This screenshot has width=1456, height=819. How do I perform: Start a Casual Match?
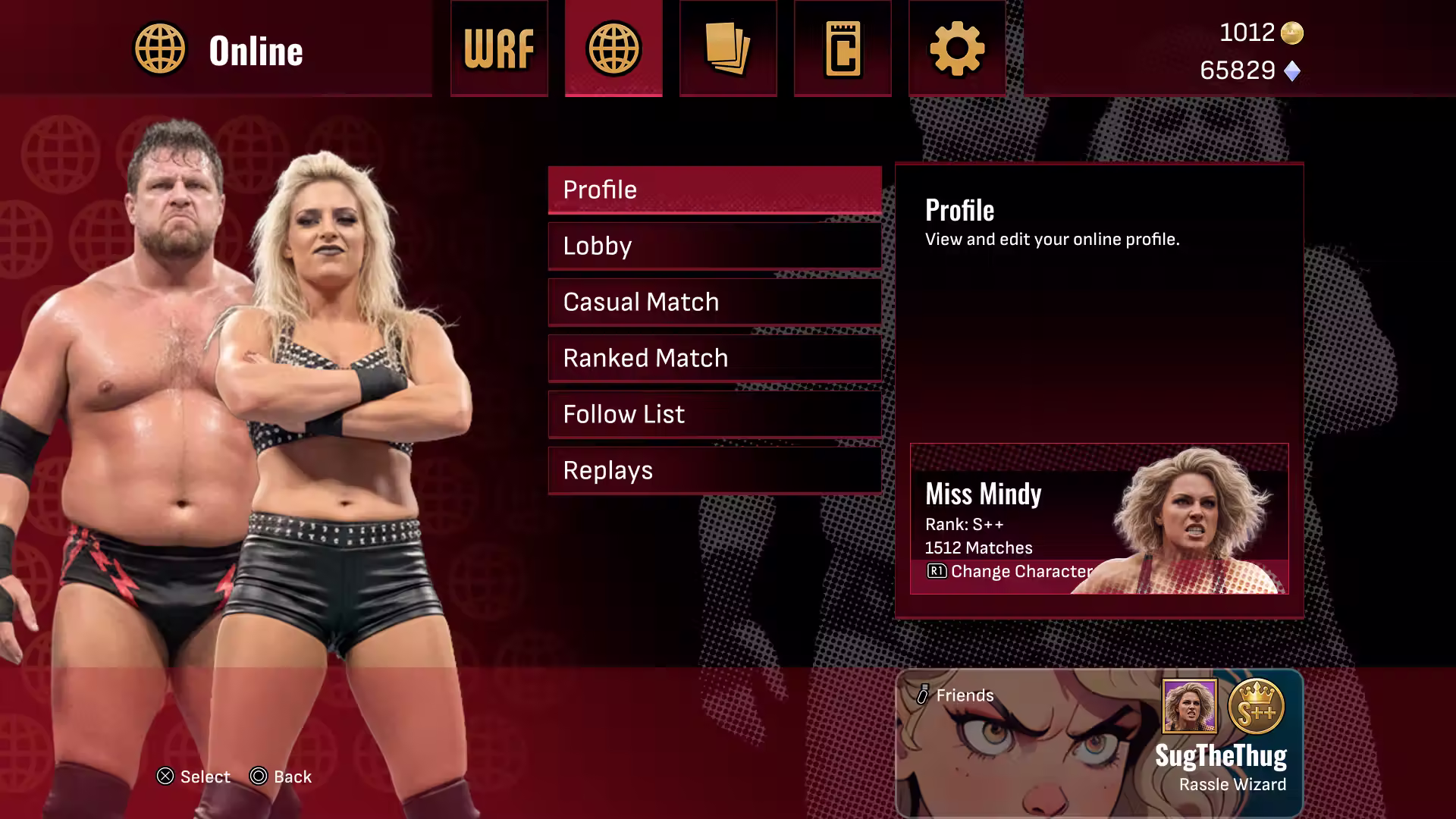[714, 302]
